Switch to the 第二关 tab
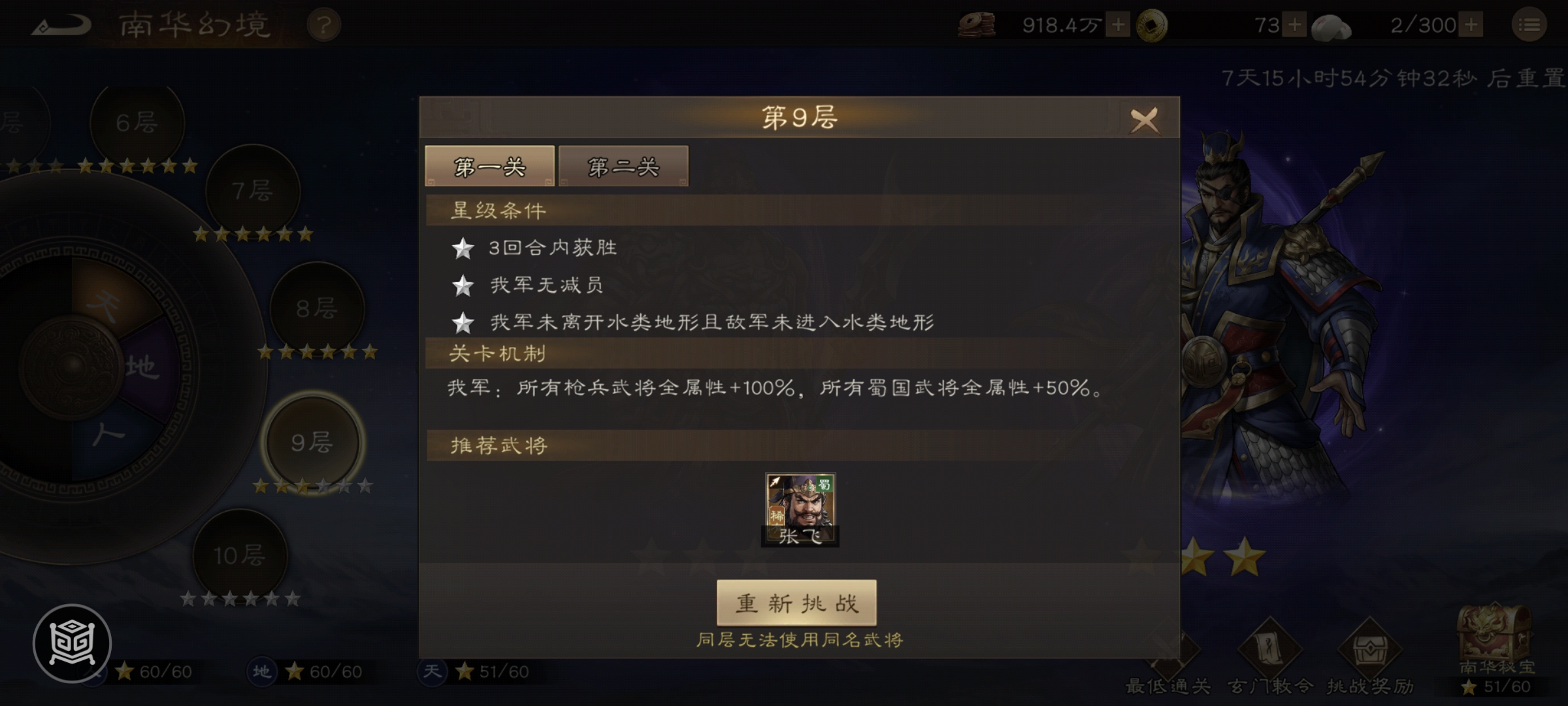The image size is (1568, 706). [x=623, y=166]
